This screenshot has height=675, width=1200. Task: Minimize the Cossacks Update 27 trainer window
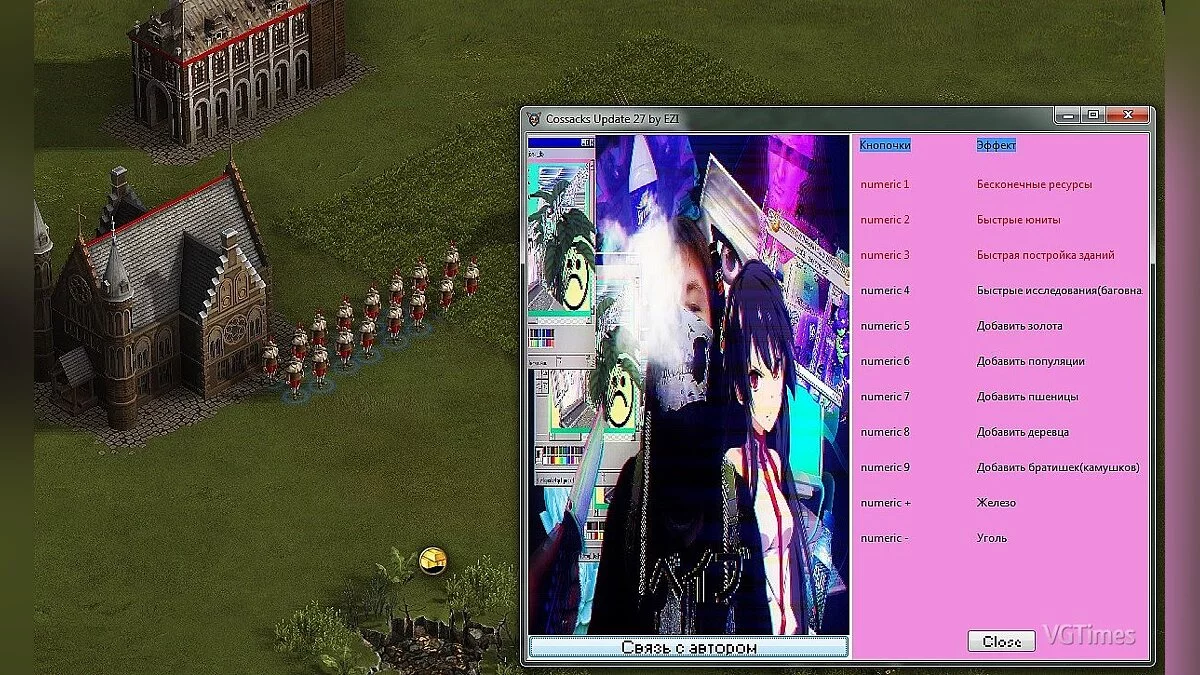(1069, 116)
